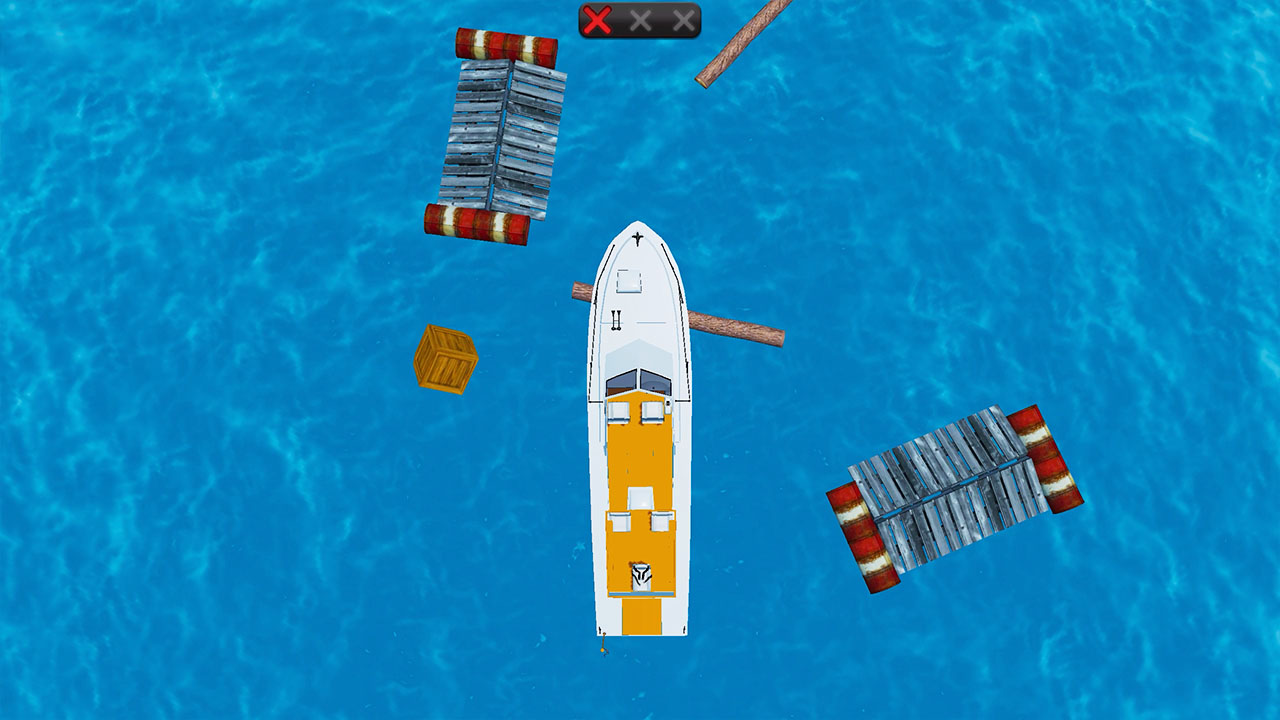Select the rightmost gray X indicator

tap(684, 18)
